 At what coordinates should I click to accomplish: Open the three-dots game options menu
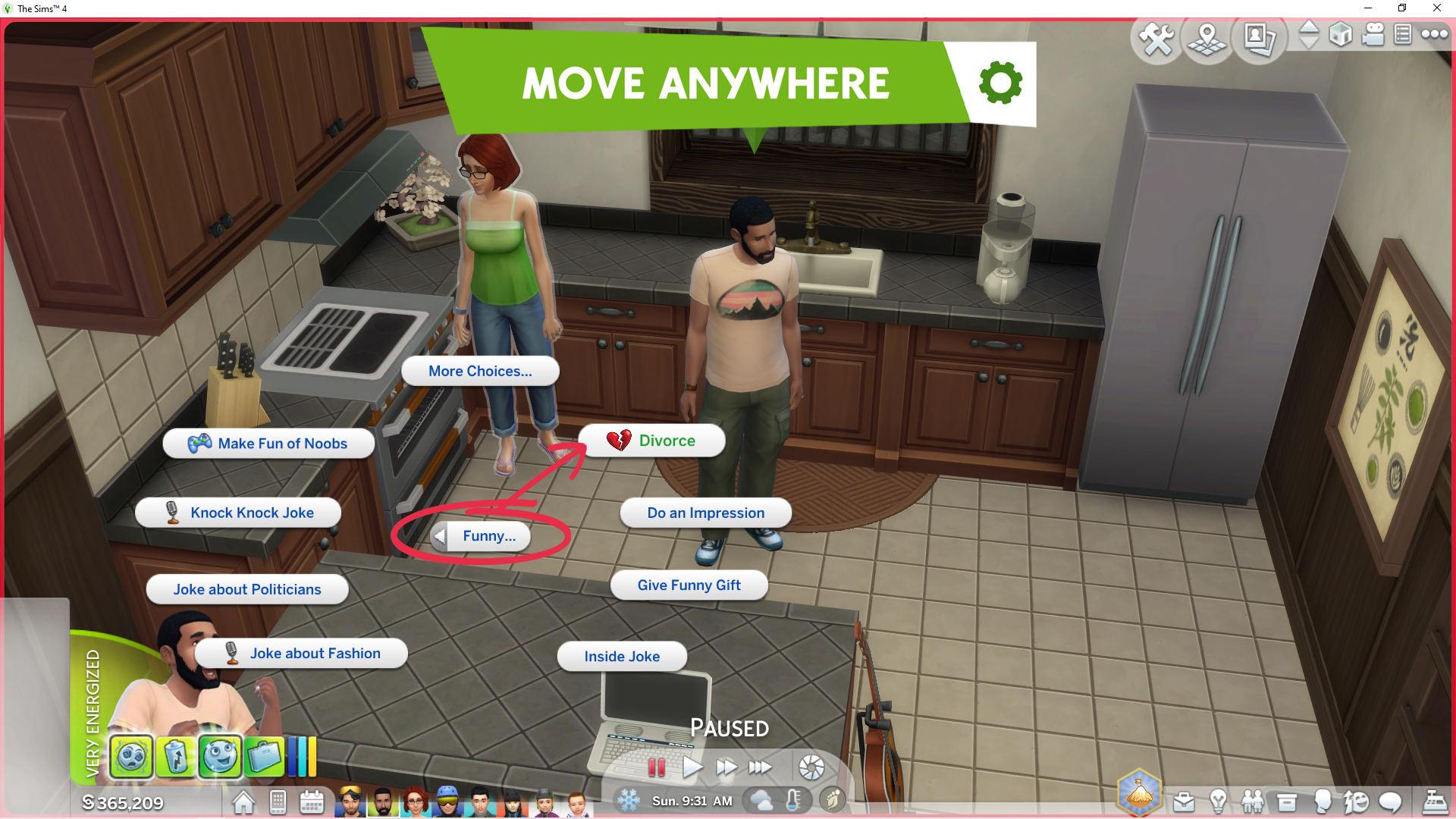point(1434,34)
